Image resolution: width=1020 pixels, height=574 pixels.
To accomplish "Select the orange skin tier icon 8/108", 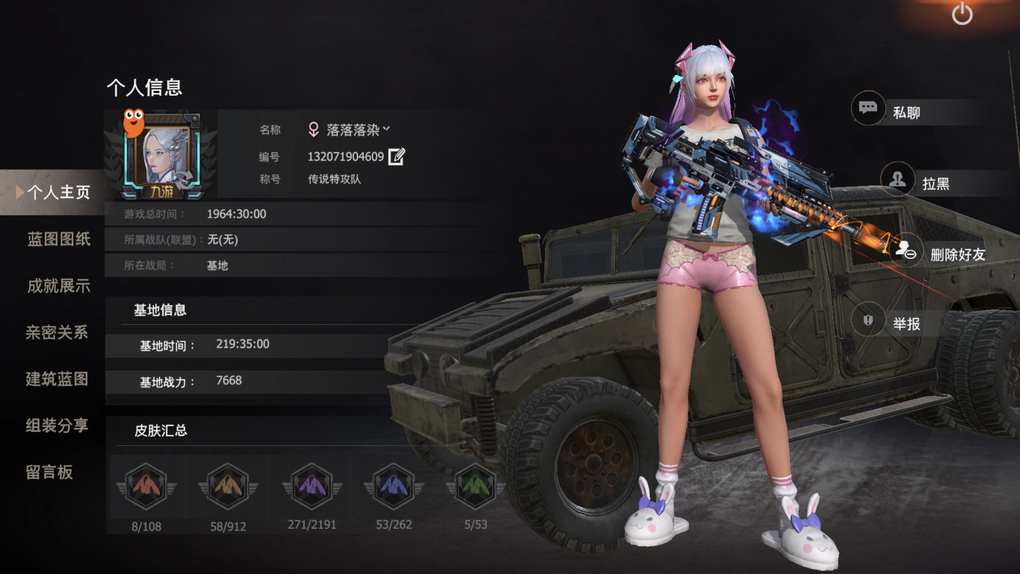I will pyautogui.click(x=146, y=488).
